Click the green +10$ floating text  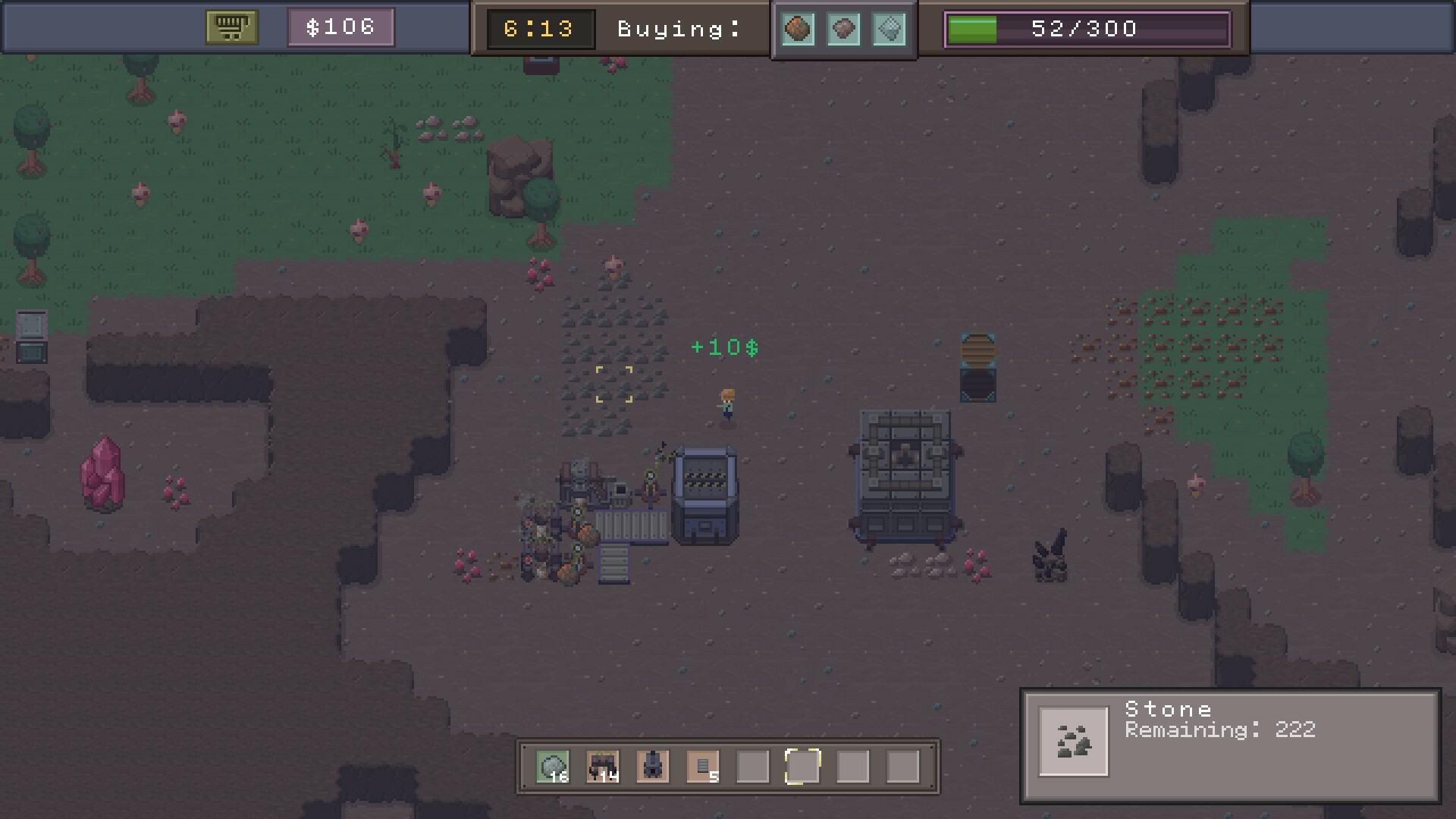[725, 347]
